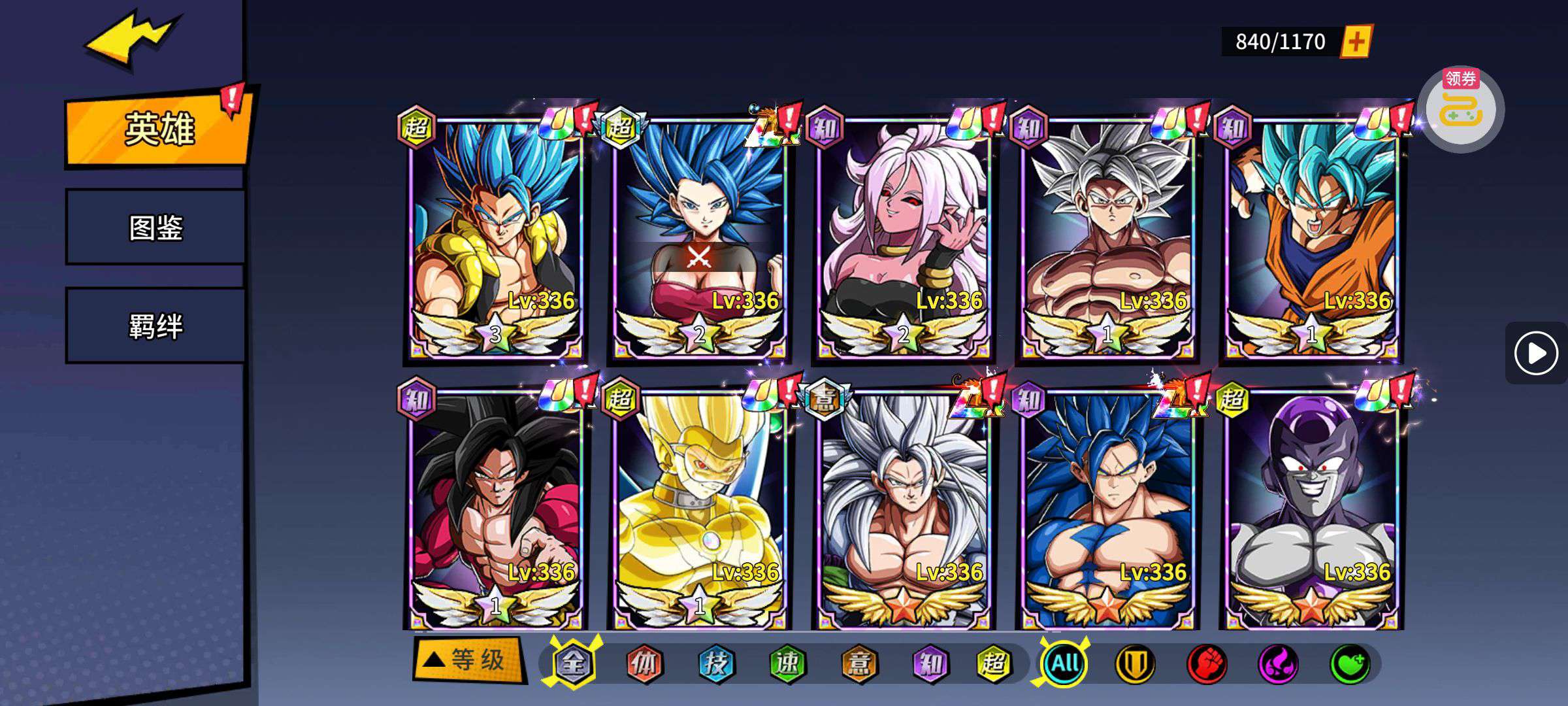
Task: Show only yellow 超 type heroes
Action: pos(993,664)
